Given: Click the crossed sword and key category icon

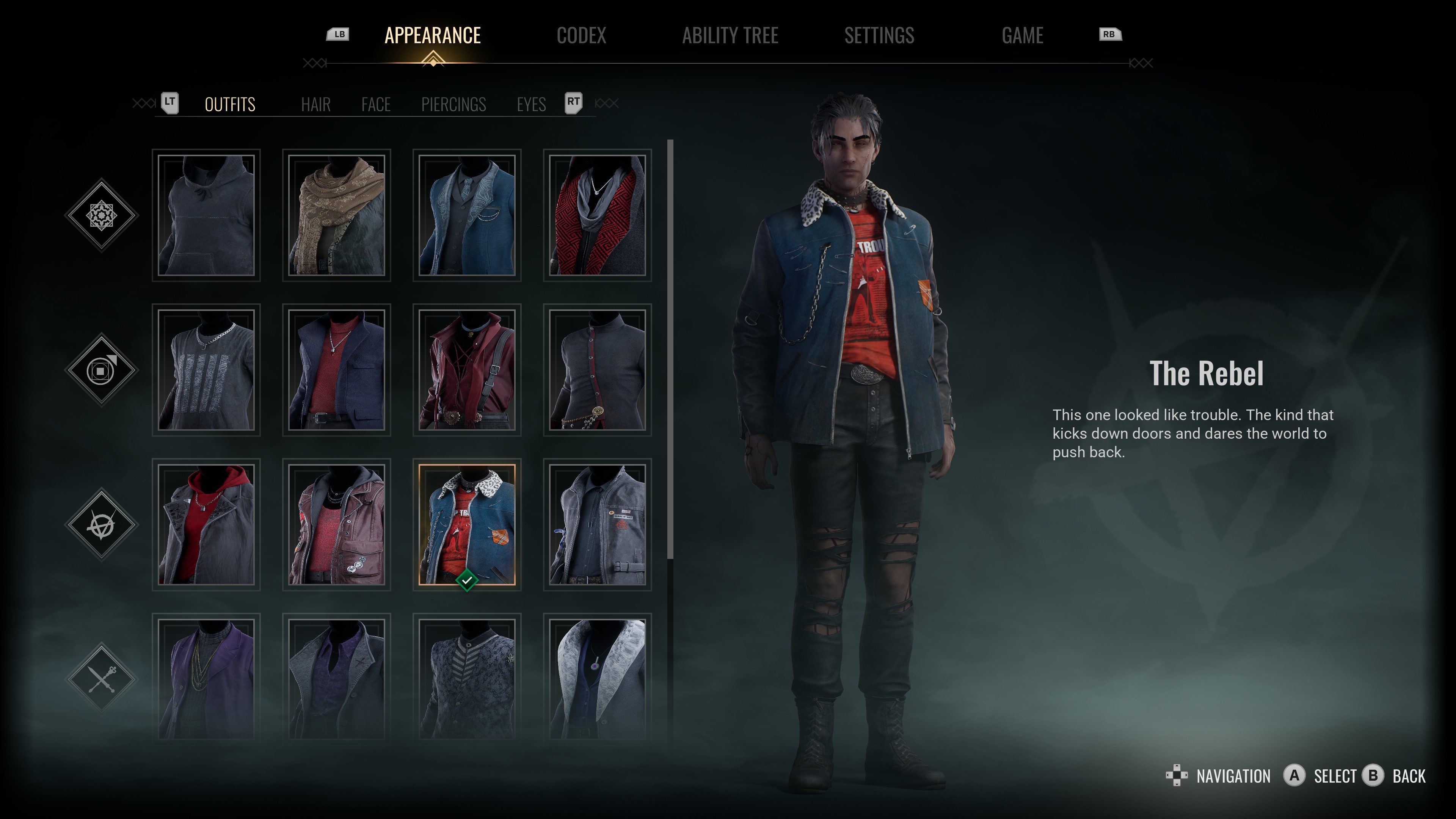Looking at the screenshot, I should (x=102, y=678).
